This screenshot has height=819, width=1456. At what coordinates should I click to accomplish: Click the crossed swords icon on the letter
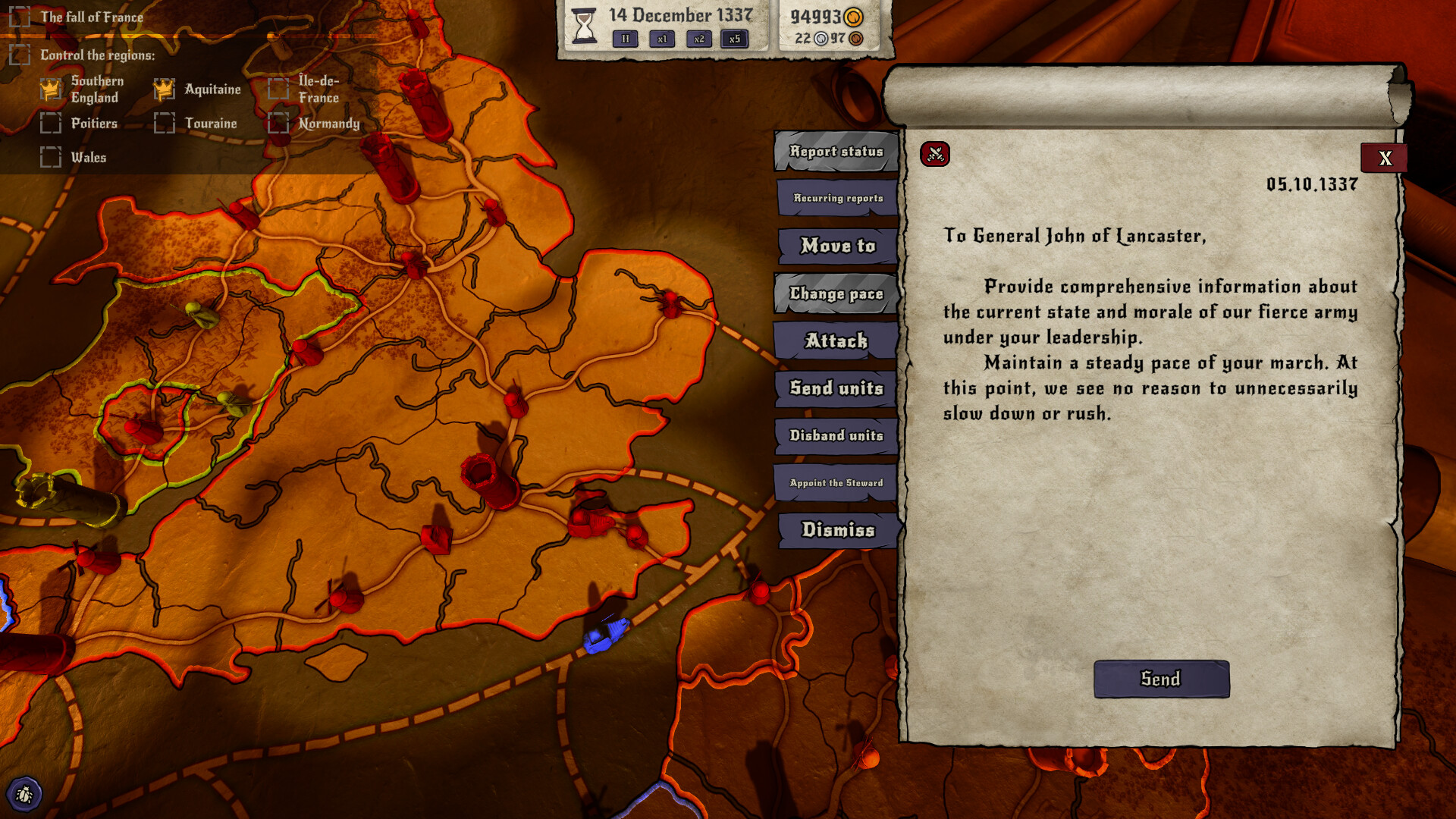(x=934, y=154)
